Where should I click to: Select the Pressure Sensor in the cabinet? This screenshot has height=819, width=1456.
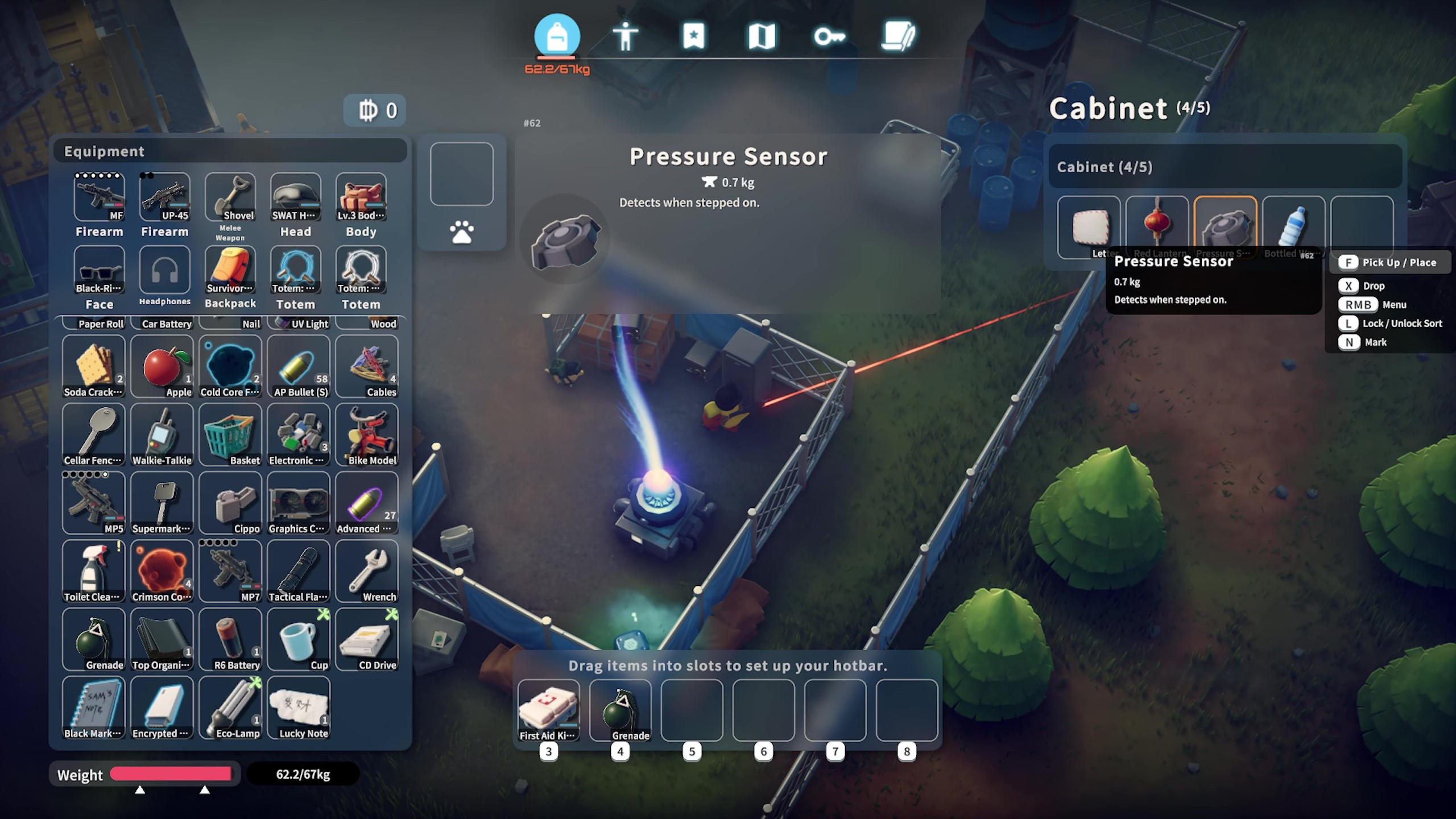click(x=1225, y=226)
